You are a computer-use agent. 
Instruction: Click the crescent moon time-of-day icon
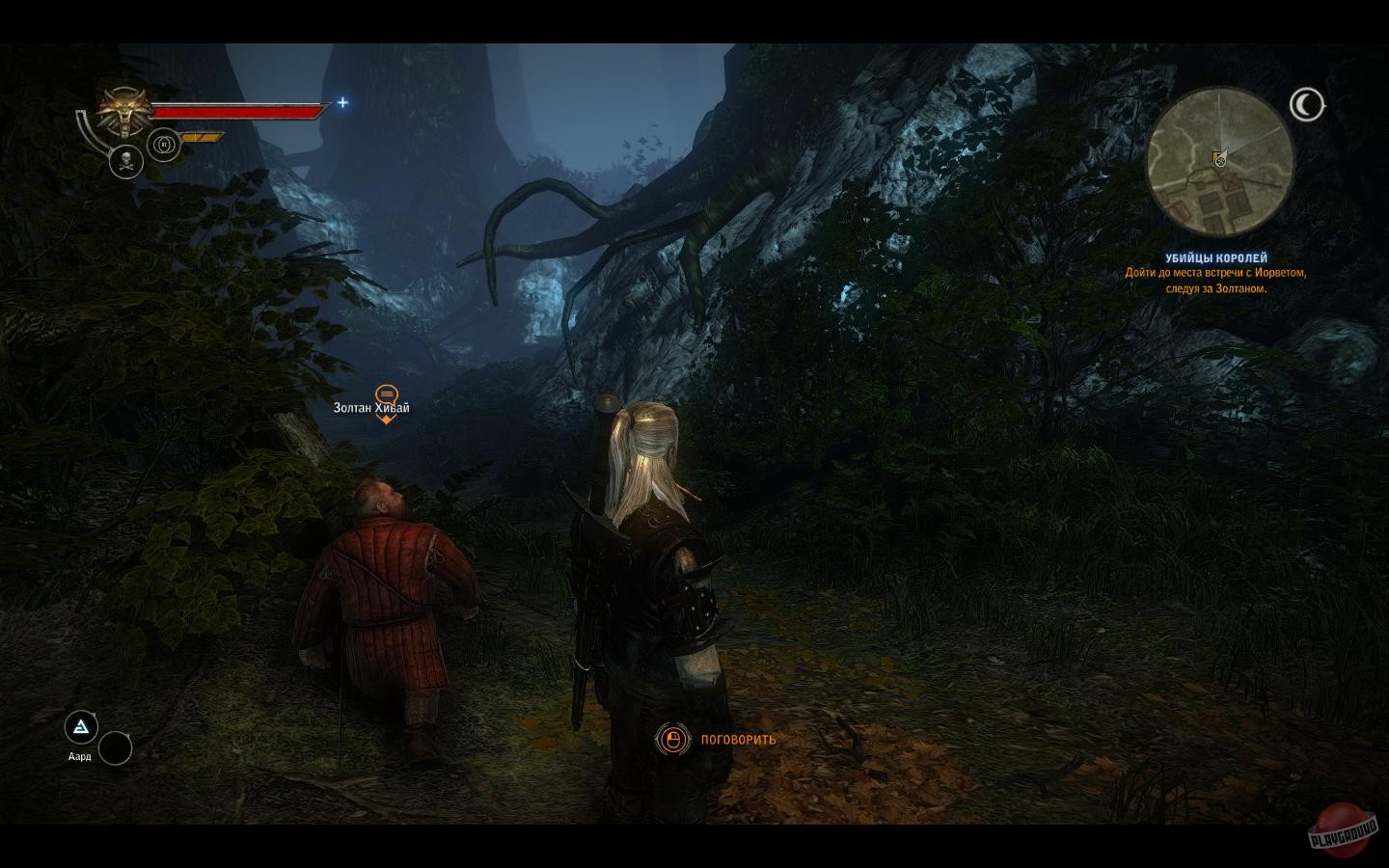pos(1308,105)
